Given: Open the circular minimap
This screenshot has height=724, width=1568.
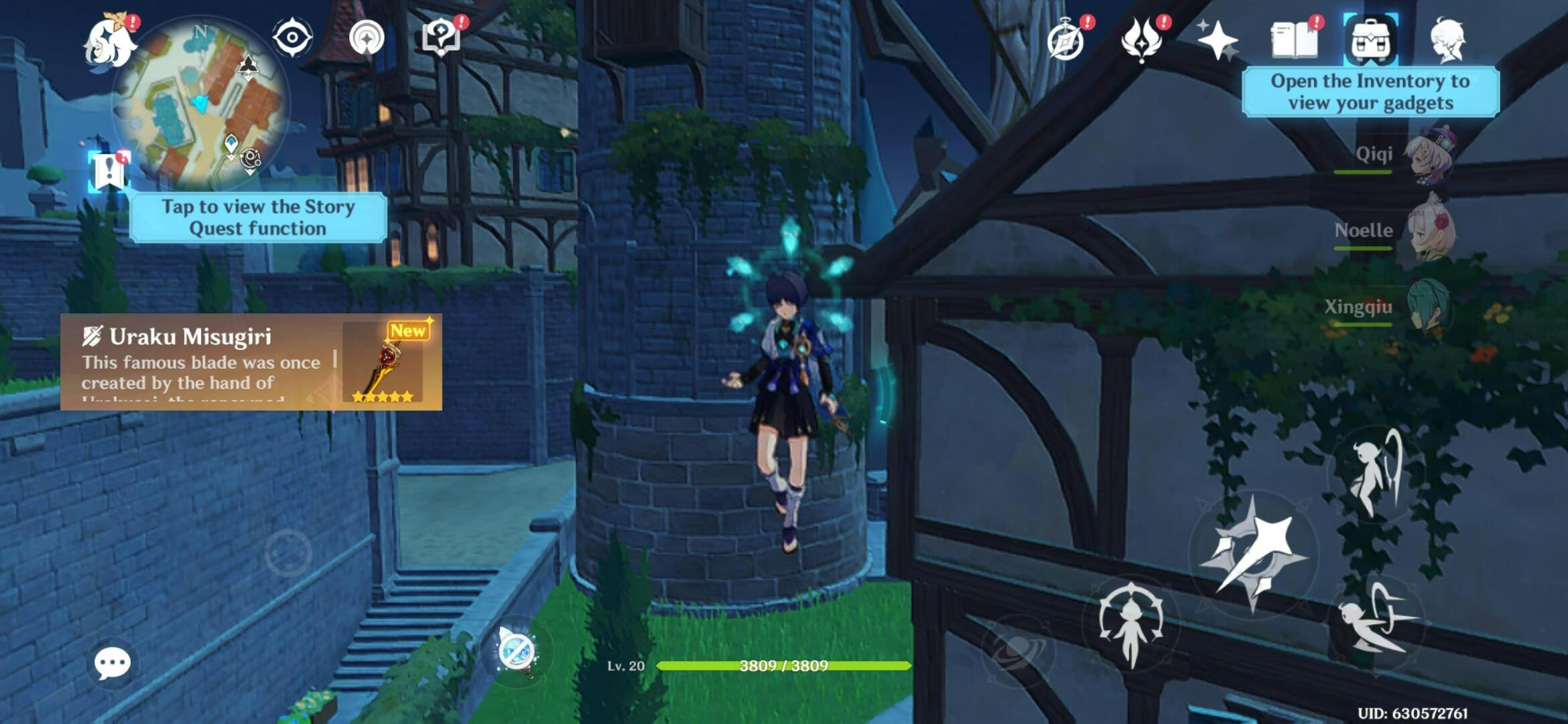Looking at the screenshot, I should (201, 102).
